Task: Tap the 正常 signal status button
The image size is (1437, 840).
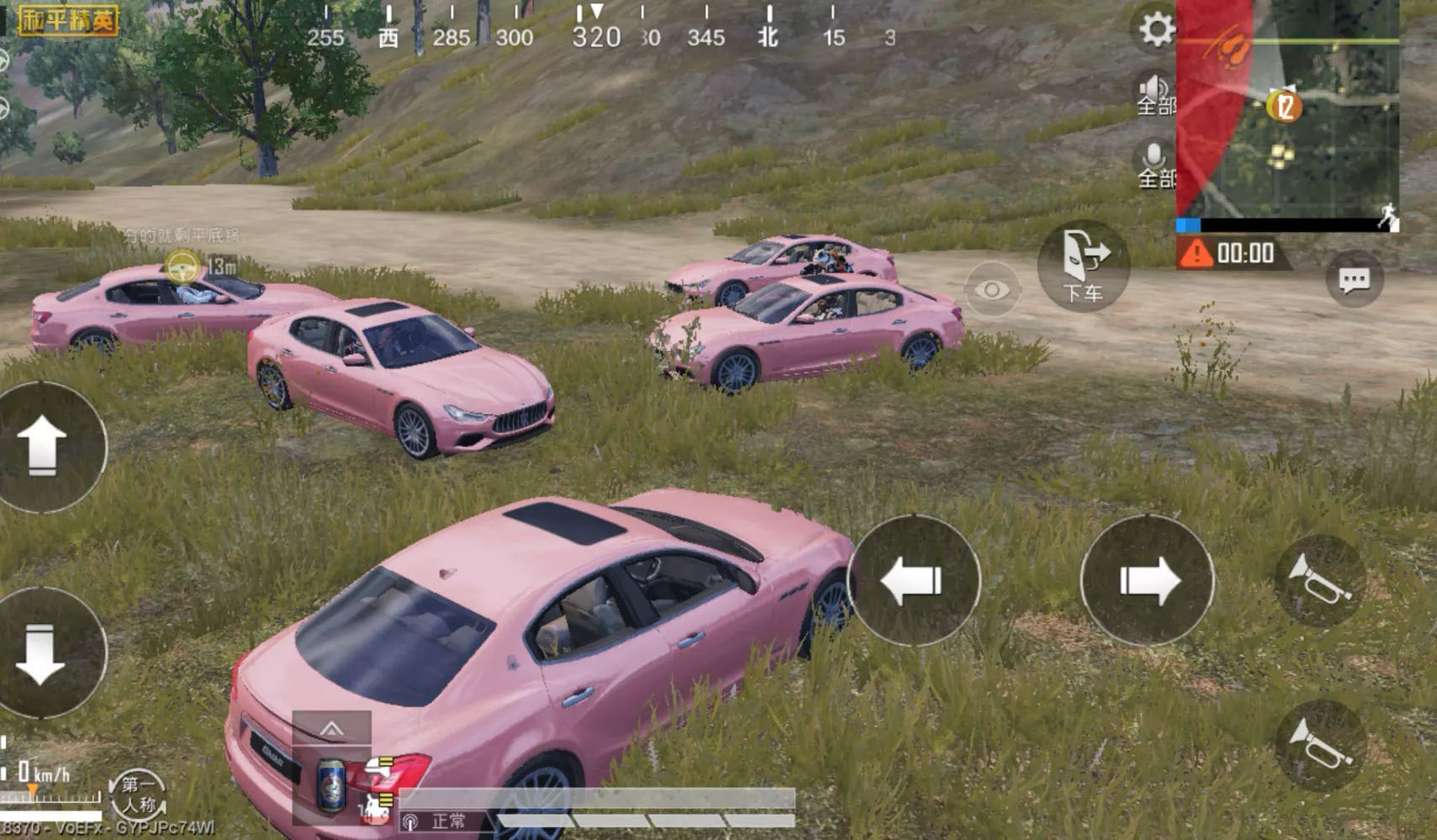Action: 439,822
